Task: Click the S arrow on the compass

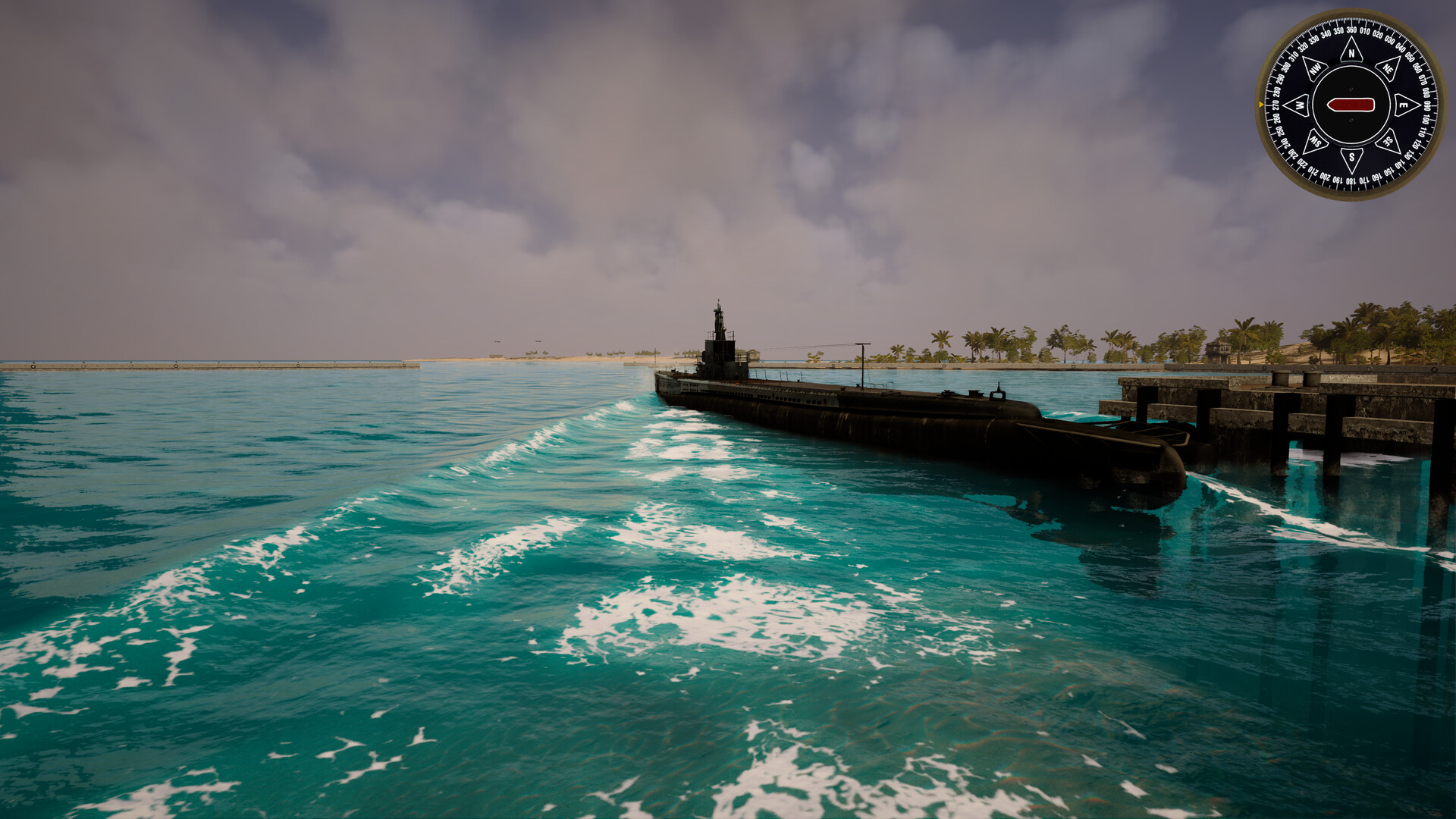Action: click(x=1351, y=156)
